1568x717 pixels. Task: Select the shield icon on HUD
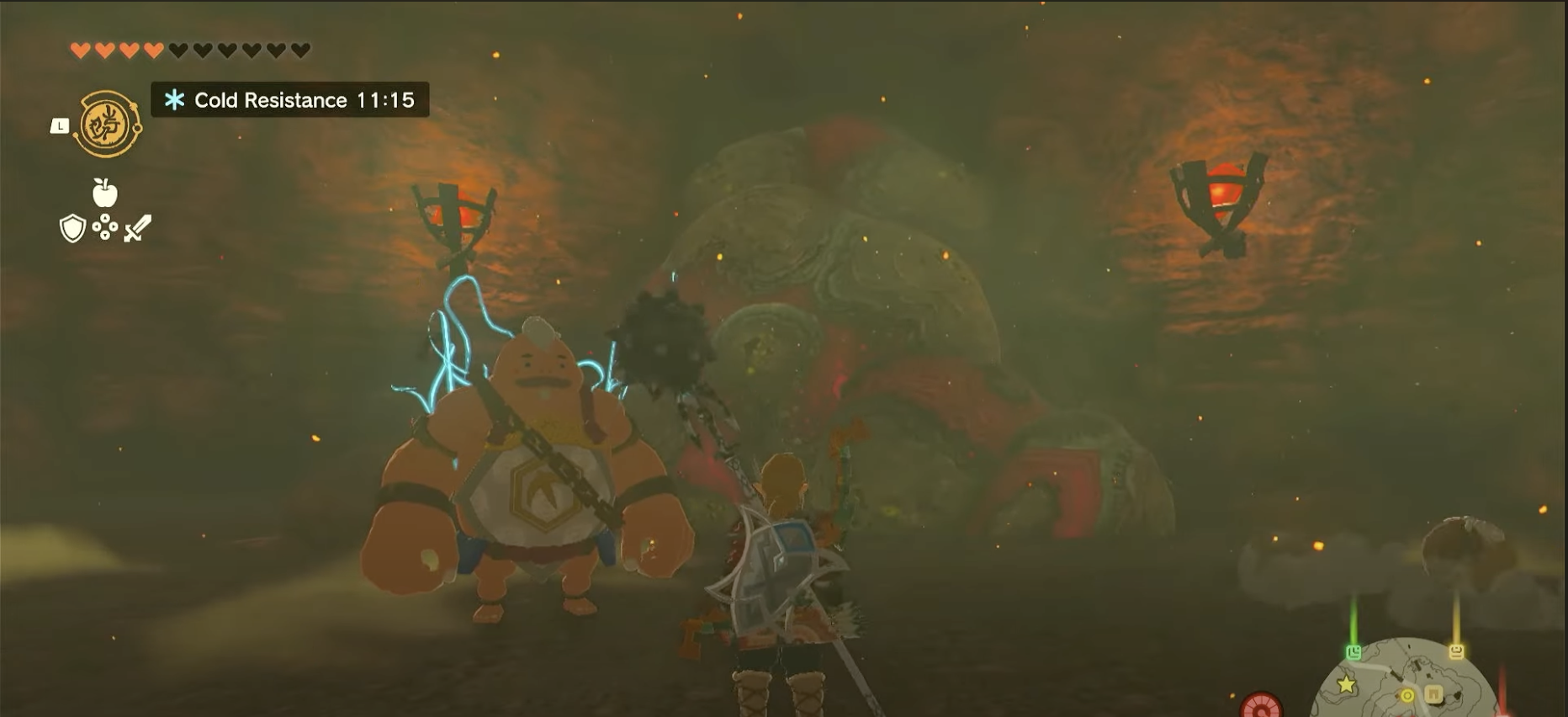73,228
